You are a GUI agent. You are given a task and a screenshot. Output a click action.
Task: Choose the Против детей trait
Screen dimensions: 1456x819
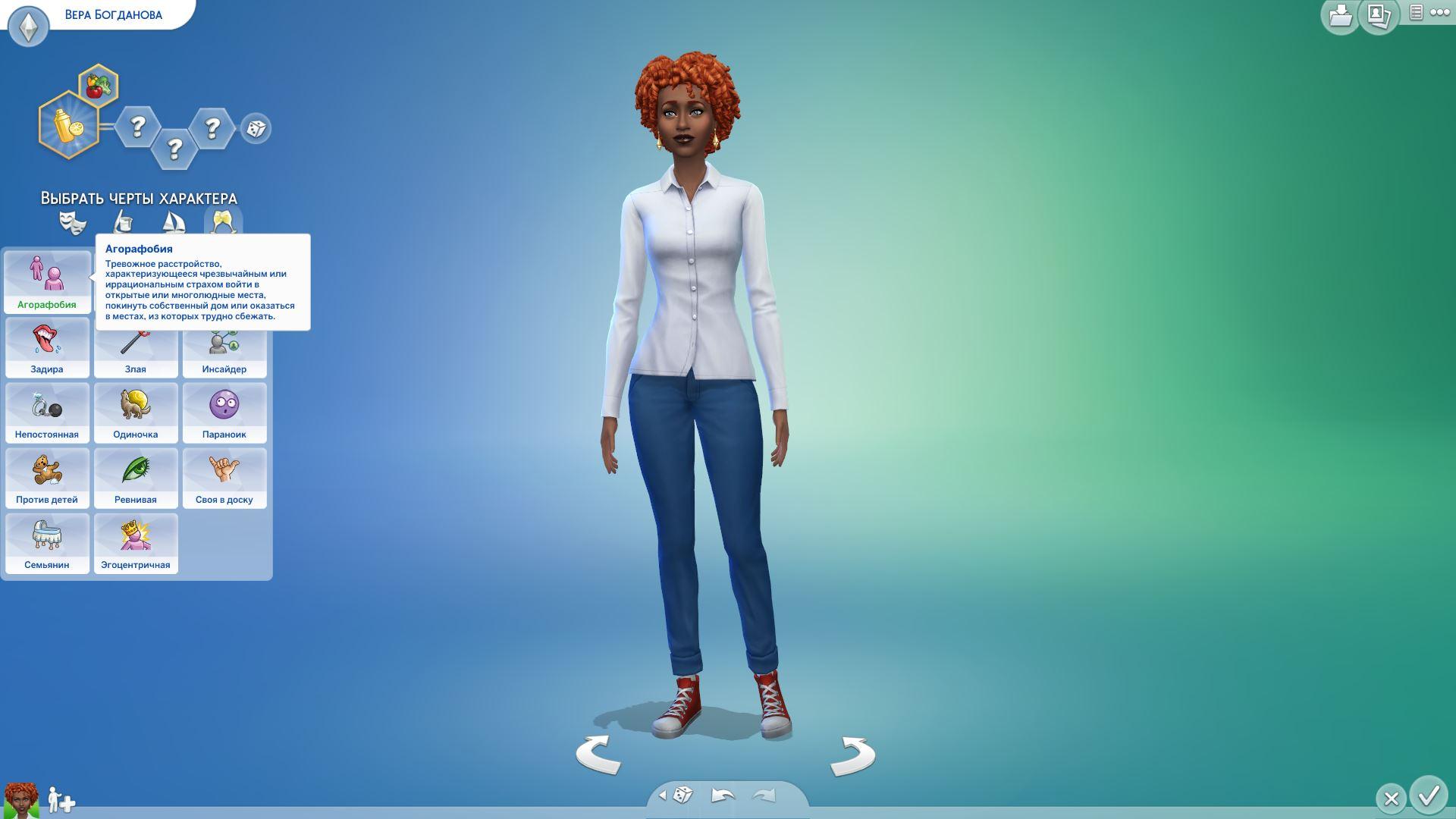[47, 478]
